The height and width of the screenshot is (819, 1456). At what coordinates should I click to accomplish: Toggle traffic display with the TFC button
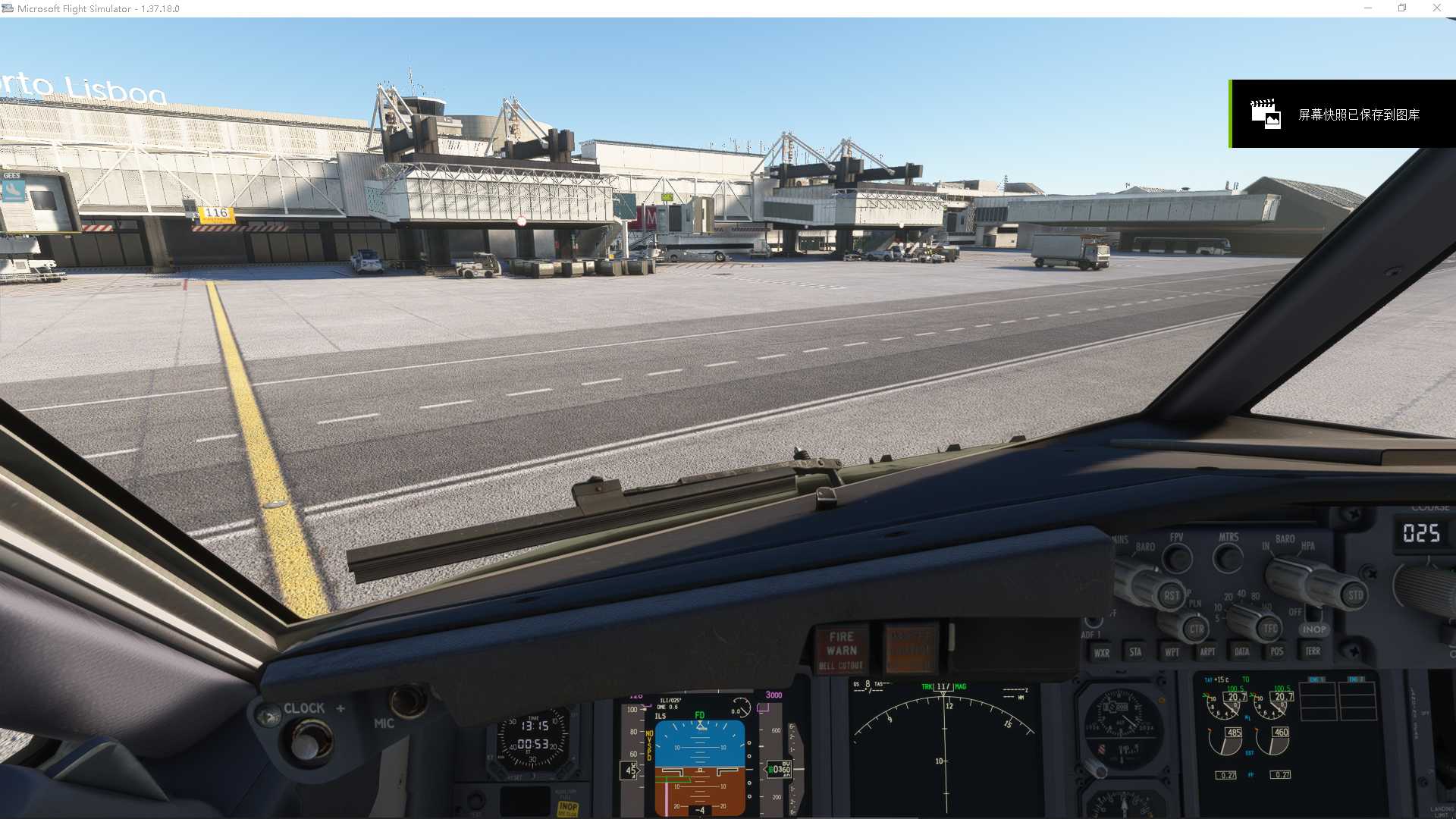(x=1270, y=629)
